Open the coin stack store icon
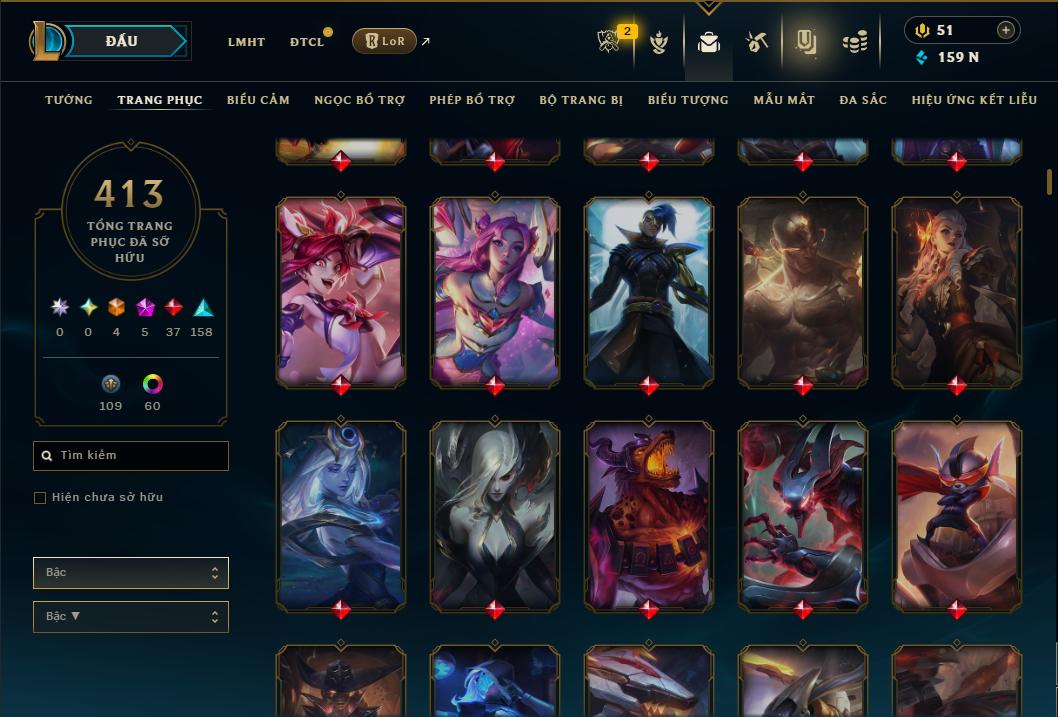Image resolution: width=1058 pixels, height=717 pixels. click(x=855, y=42)
